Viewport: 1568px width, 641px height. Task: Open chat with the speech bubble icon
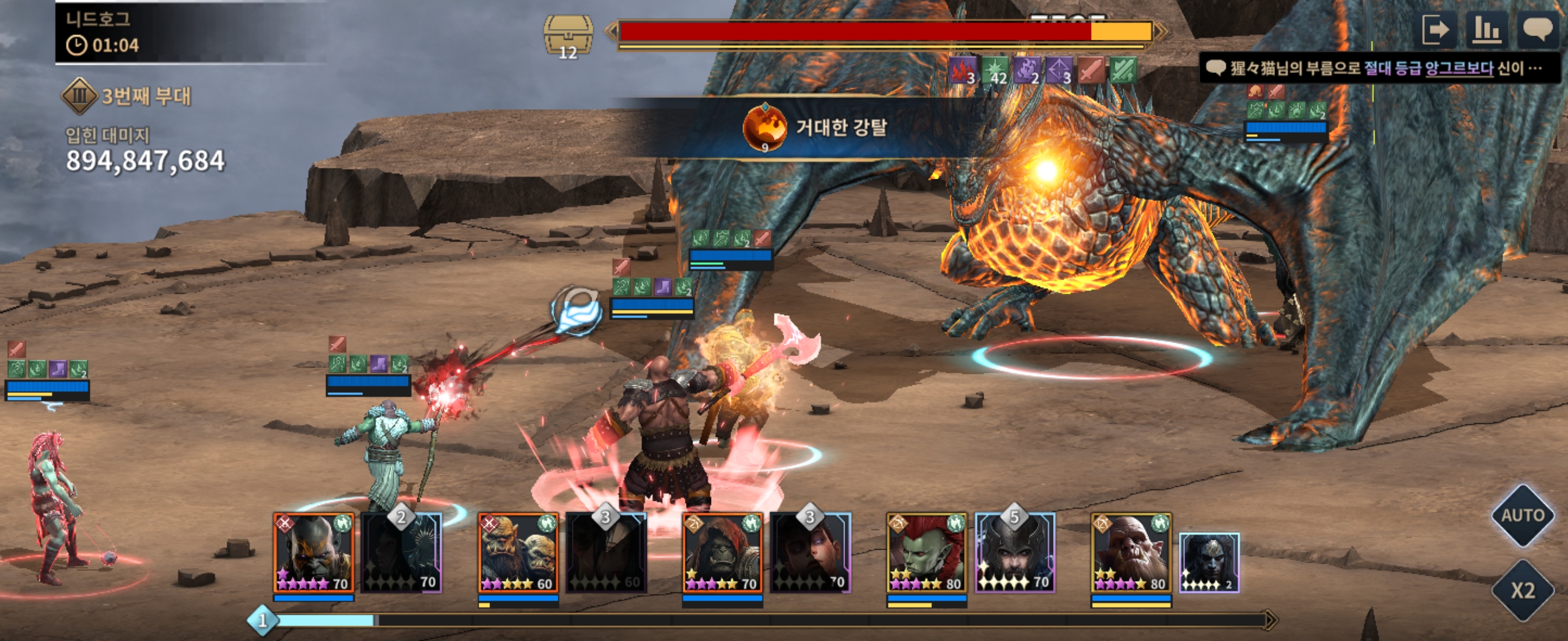[1537, 30]
